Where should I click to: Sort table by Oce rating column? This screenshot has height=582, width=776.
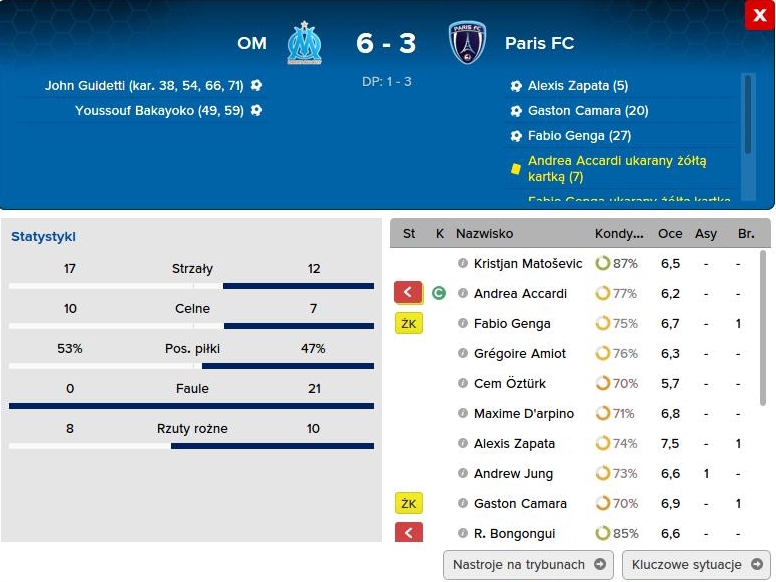tap(670, 234)
